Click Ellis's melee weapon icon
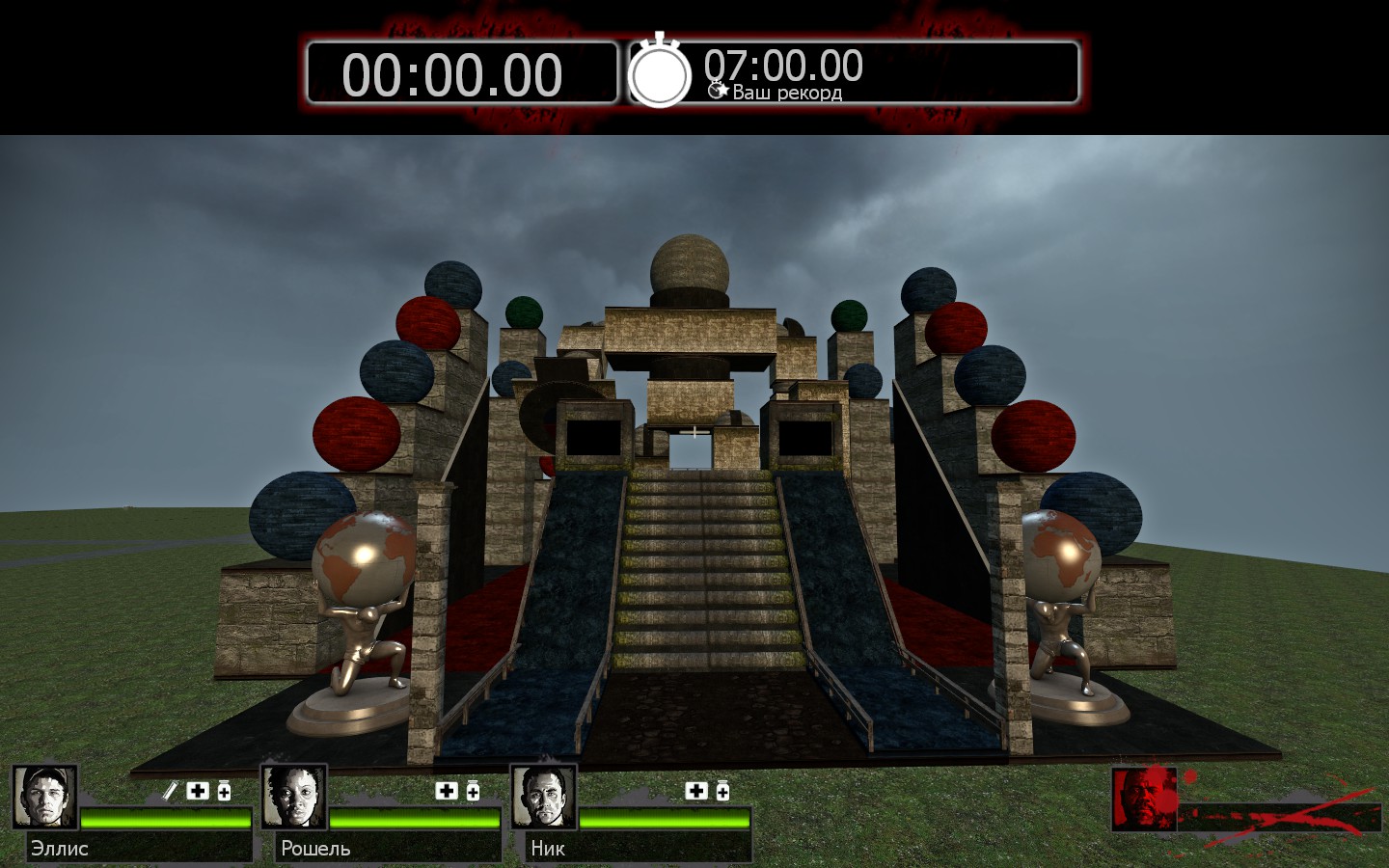 pyautogui.click(x=171, y=791)
